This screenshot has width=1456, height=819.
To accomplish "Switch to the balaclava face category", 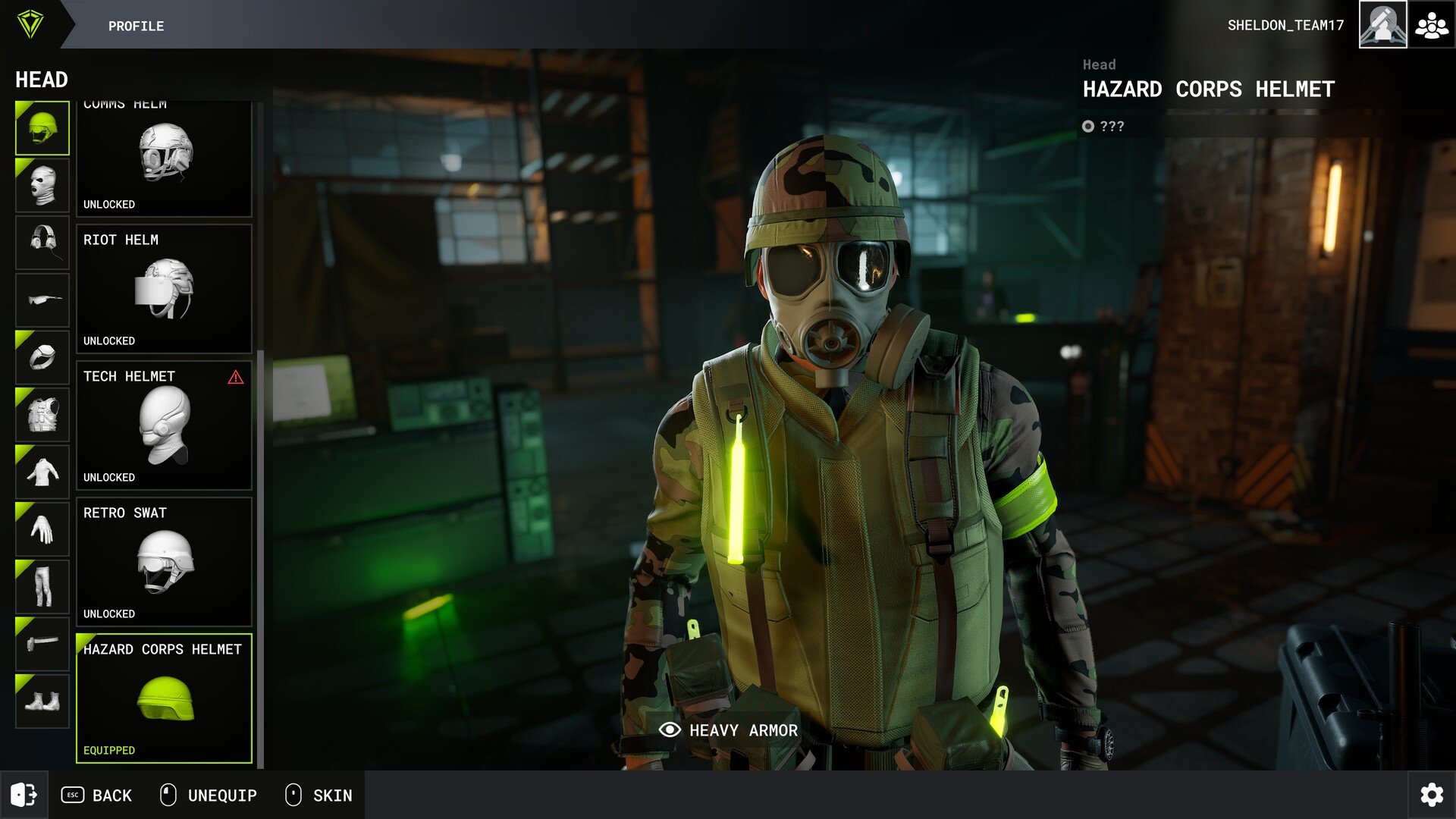I will 42,186.
